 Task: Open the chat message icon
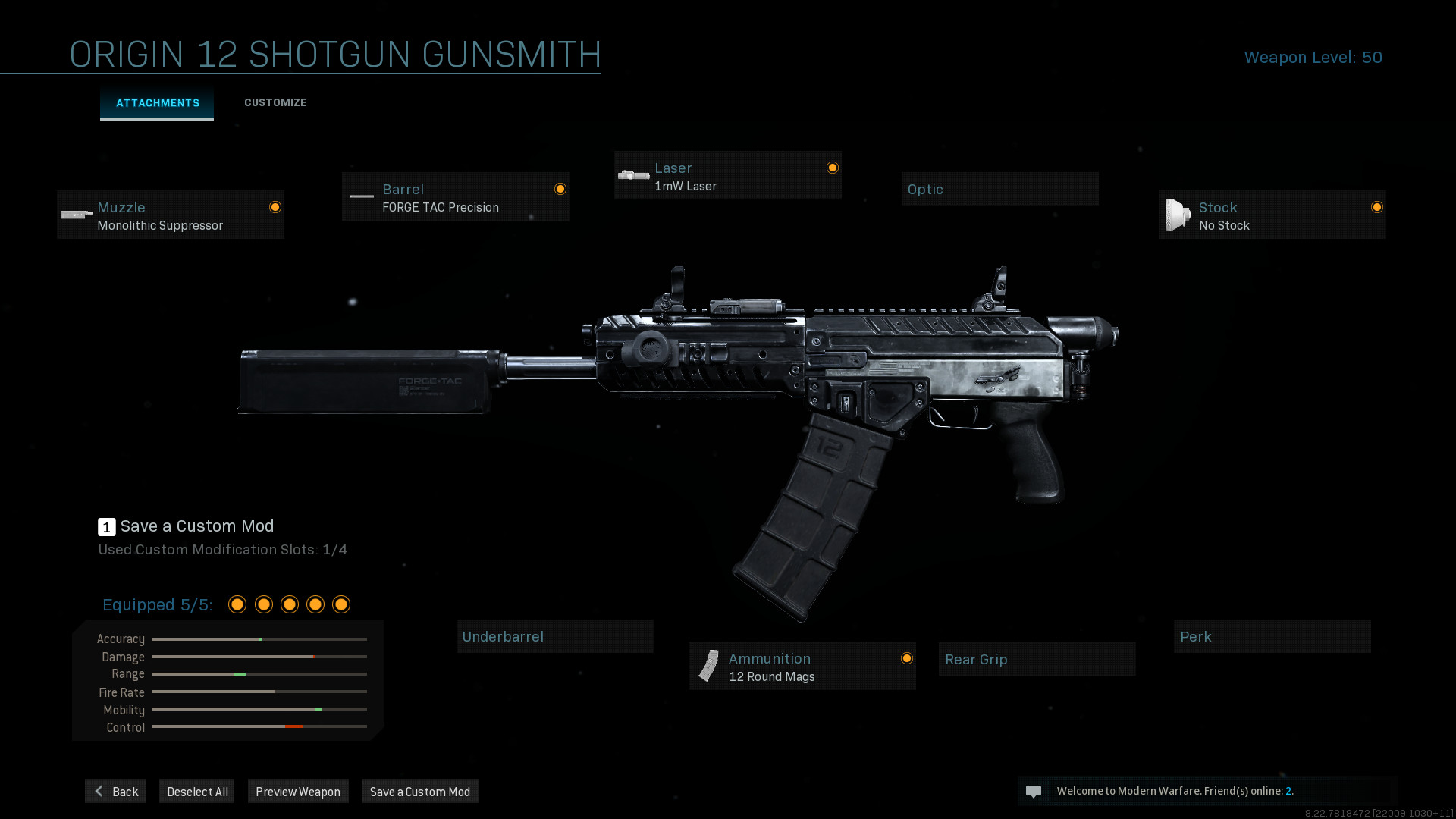1033,792
